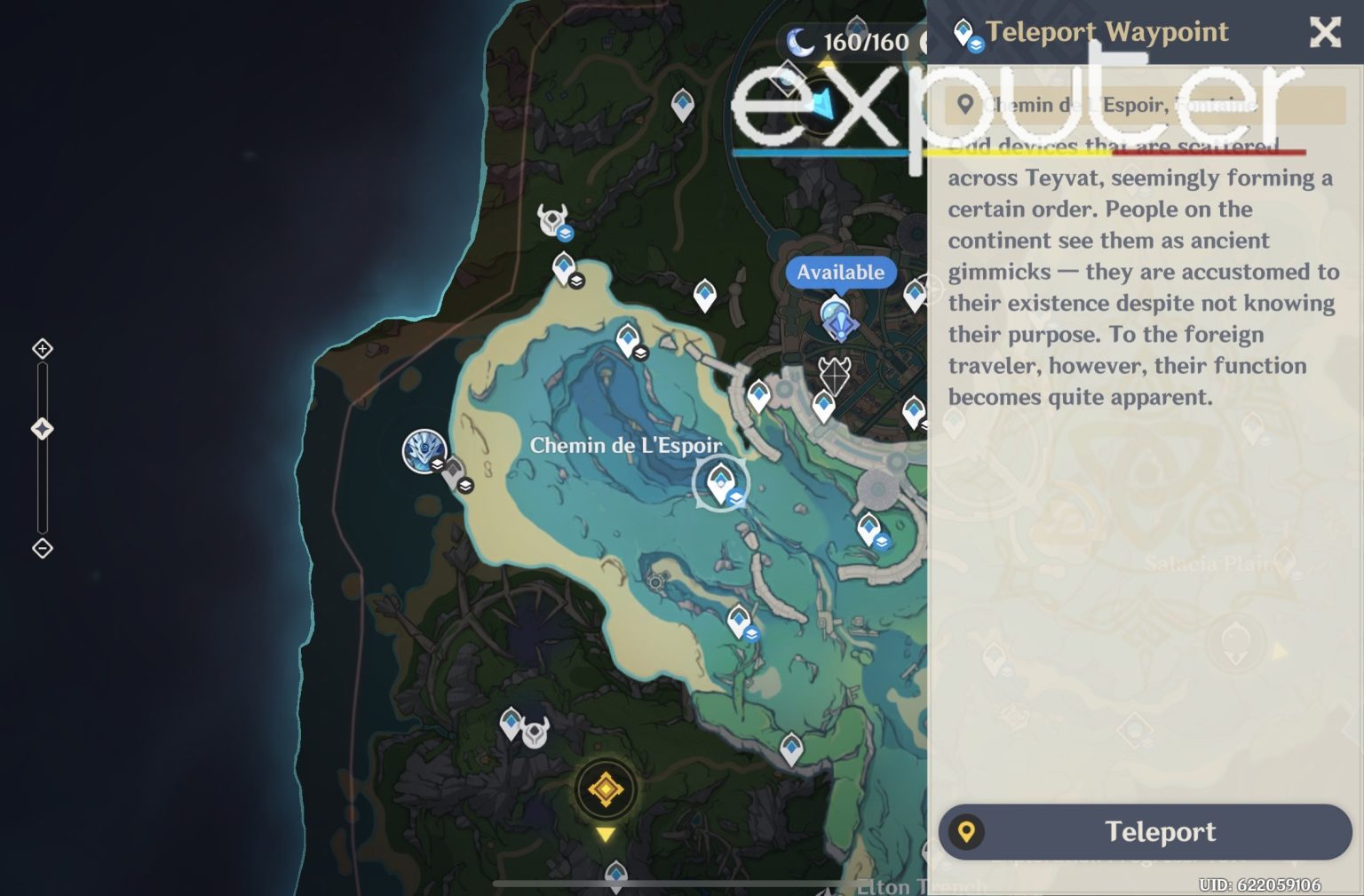
Task: Select the teleport waypoint pin at the bottom center
Action: click(x=615, y=873)
